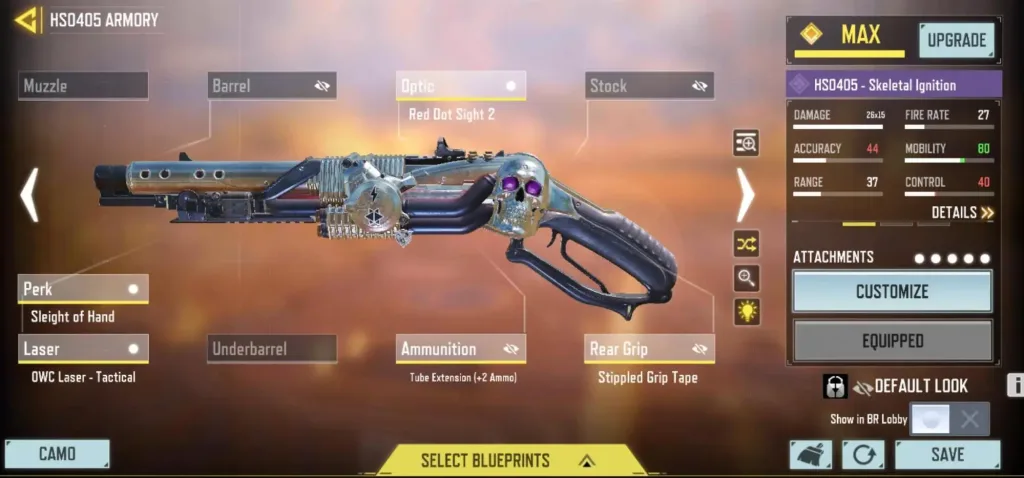Screen dimensions: 1024x478
Task: Open the Rear Grip attachment slot
Action: (x=649, y=349)
